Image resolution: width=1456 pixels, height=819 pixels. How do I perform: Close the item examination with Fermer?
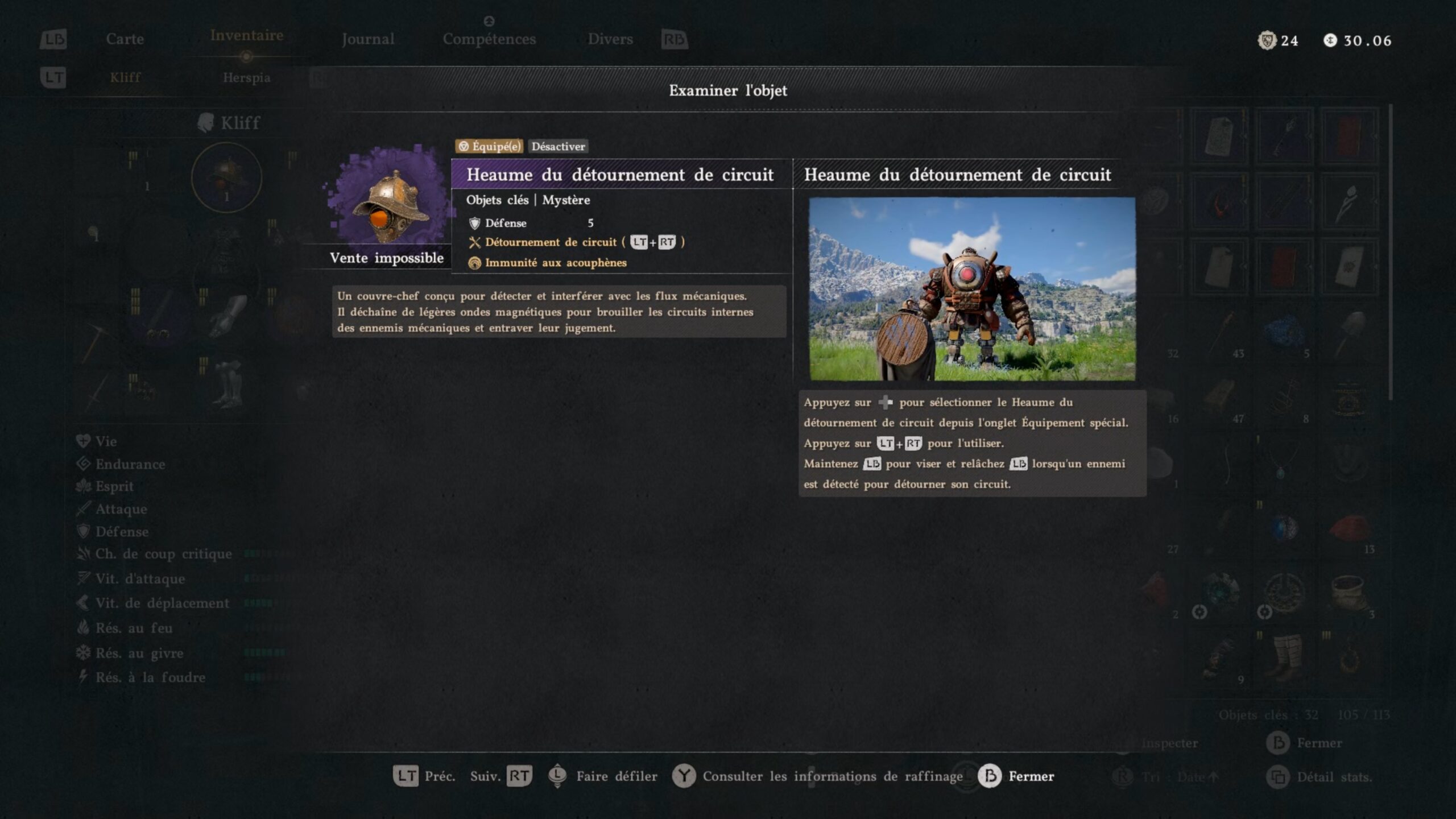(1016, 776)
